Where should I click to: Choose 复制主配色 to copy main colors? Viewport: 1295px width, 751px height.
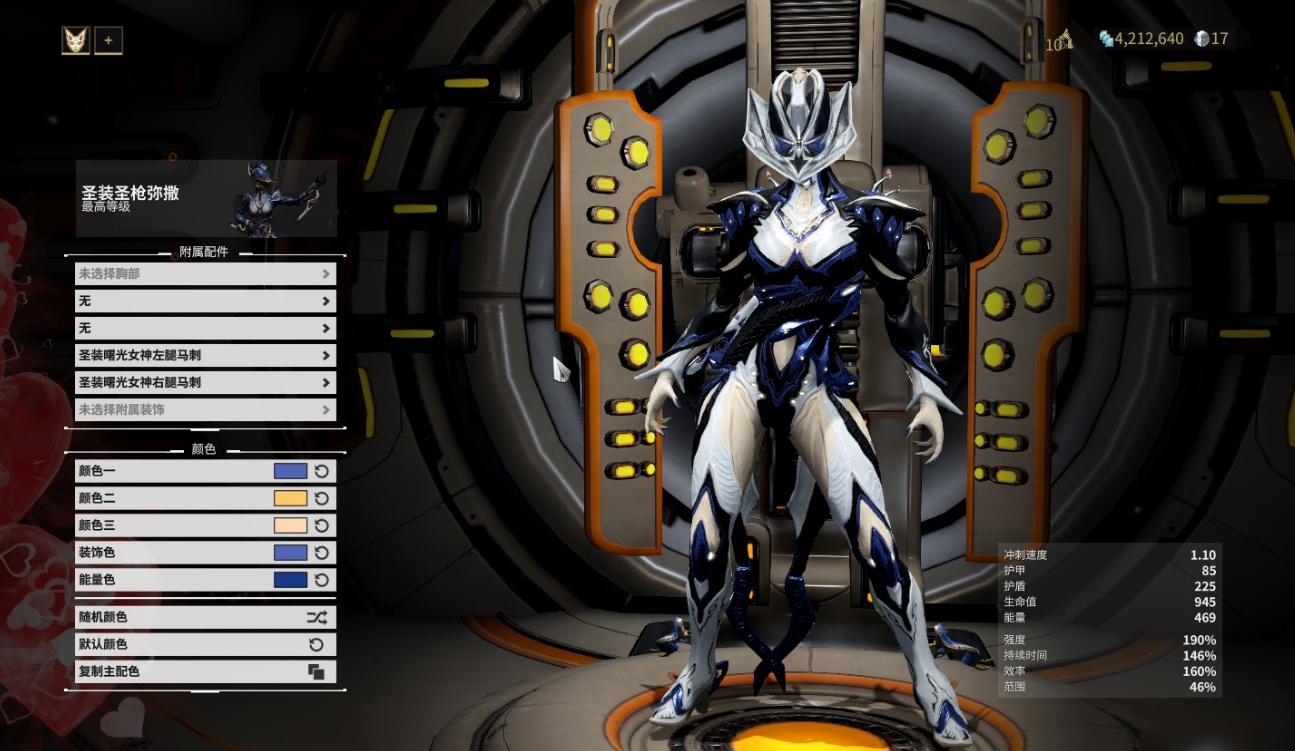205,671
